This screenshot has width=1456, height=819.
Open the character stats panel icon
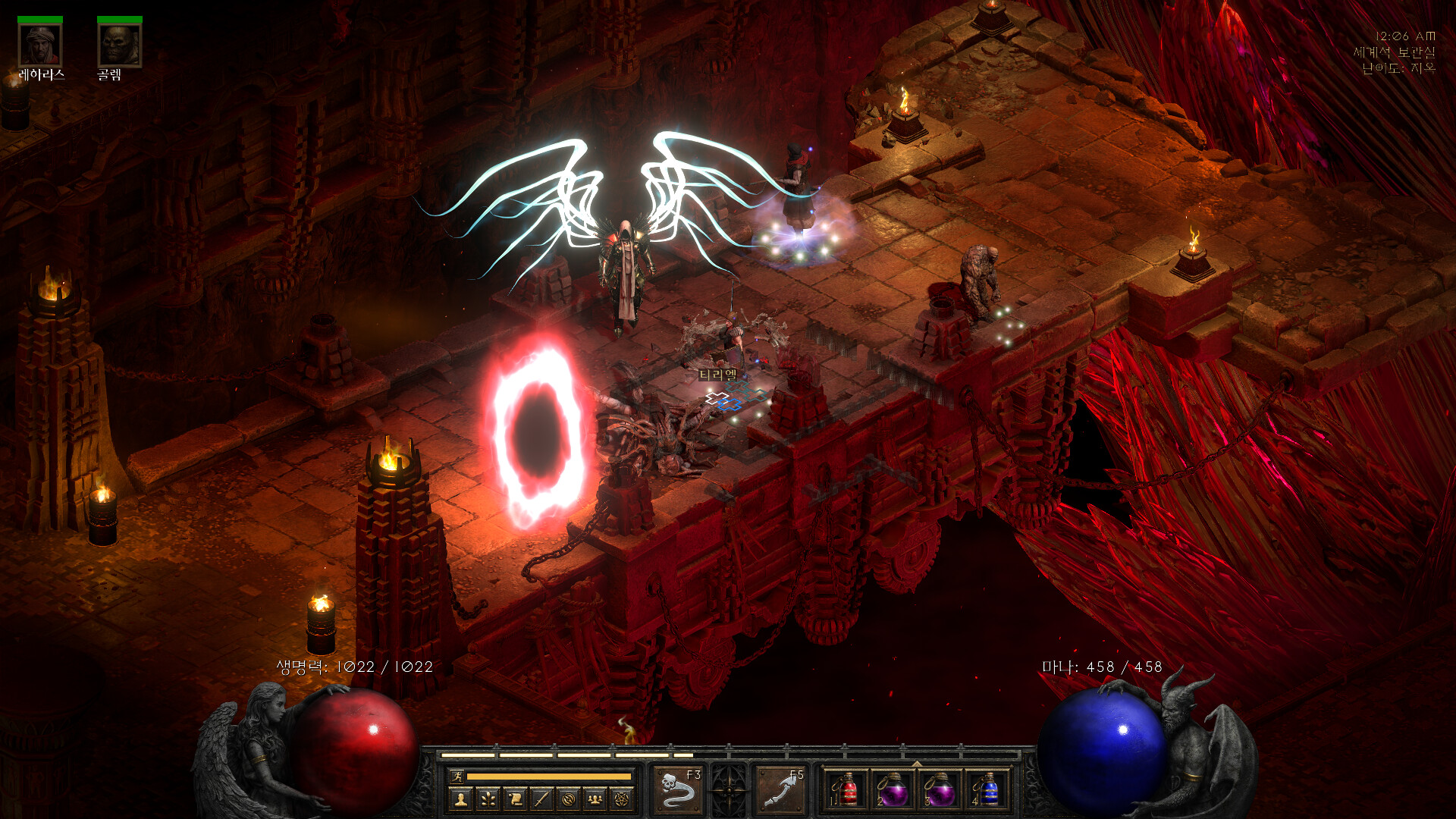460,799
